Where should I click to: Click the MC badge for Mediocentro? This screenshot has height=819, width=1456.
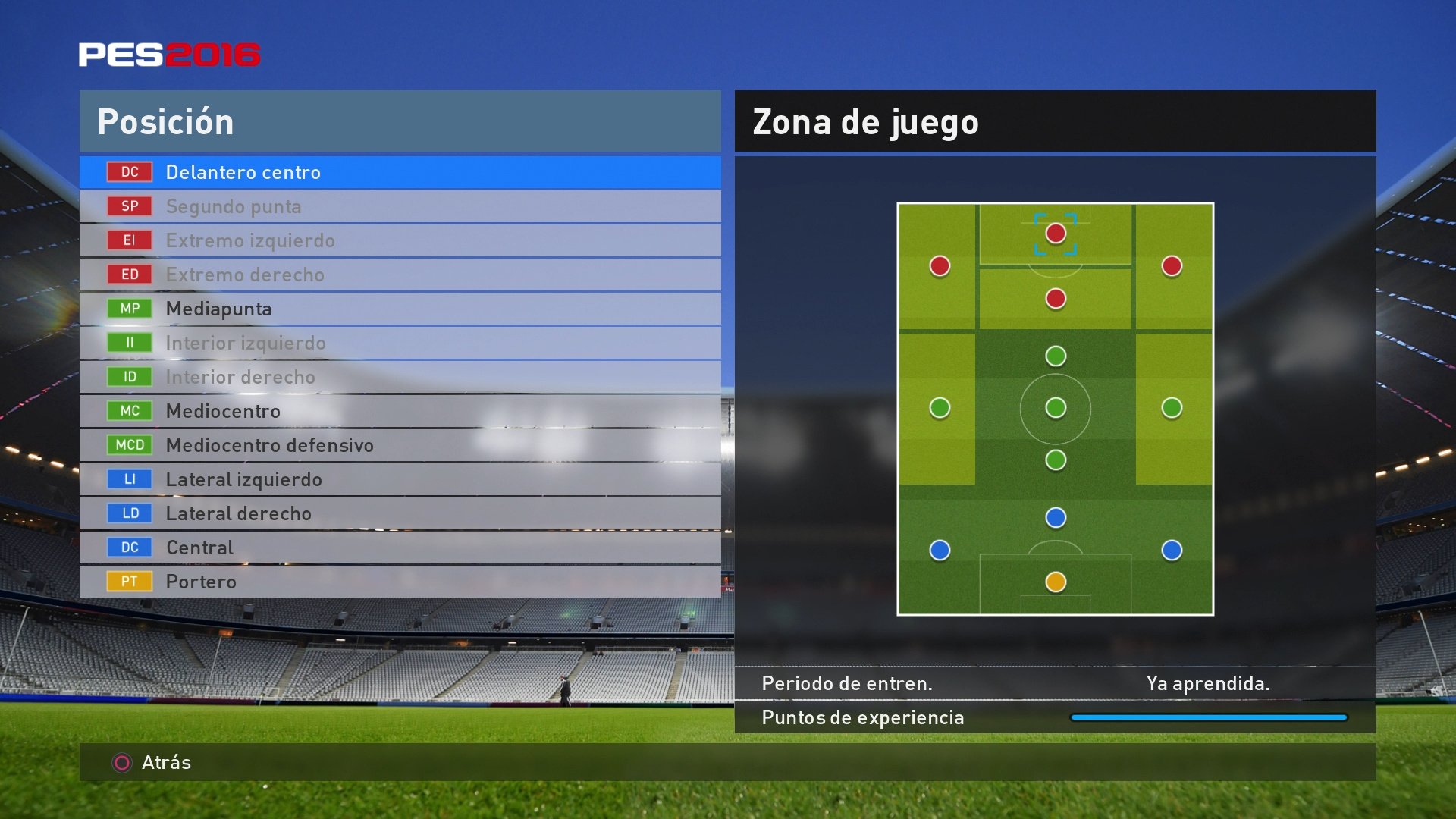[x=129, y=410]
